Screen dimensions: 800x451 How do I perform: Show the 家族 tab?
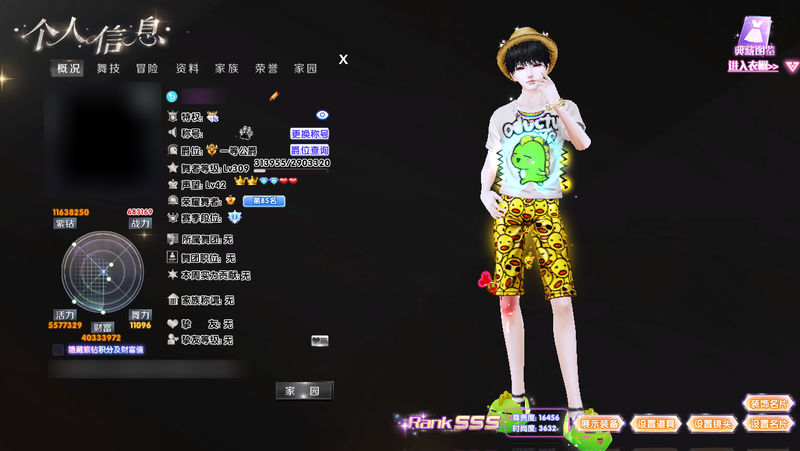point(227,69)
